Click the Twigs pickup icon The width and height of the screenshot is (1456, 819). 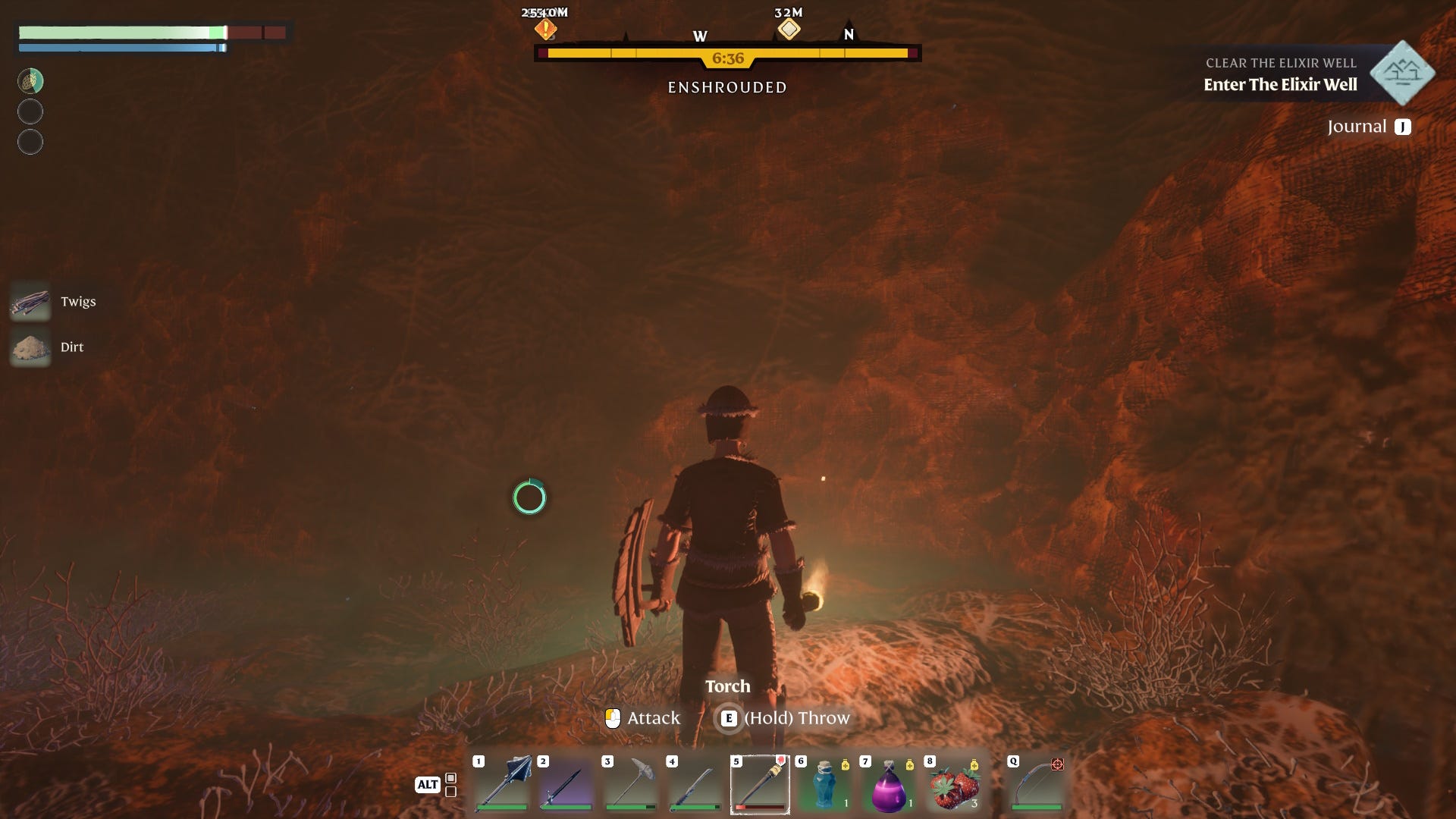point(30,301)
